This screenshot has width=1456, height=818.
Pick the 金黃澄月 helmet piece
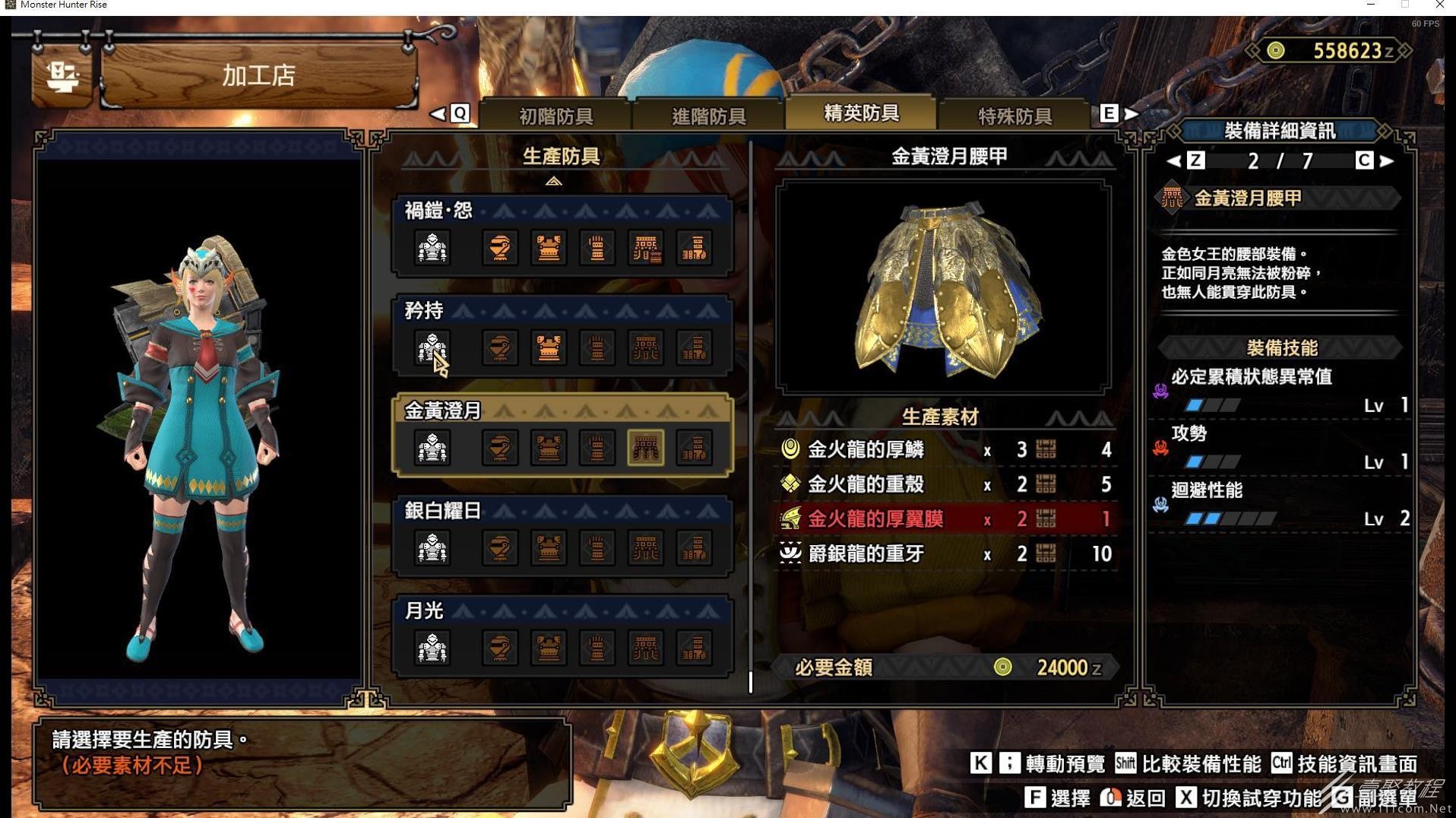pyautogui.click(x=499, y=448)
